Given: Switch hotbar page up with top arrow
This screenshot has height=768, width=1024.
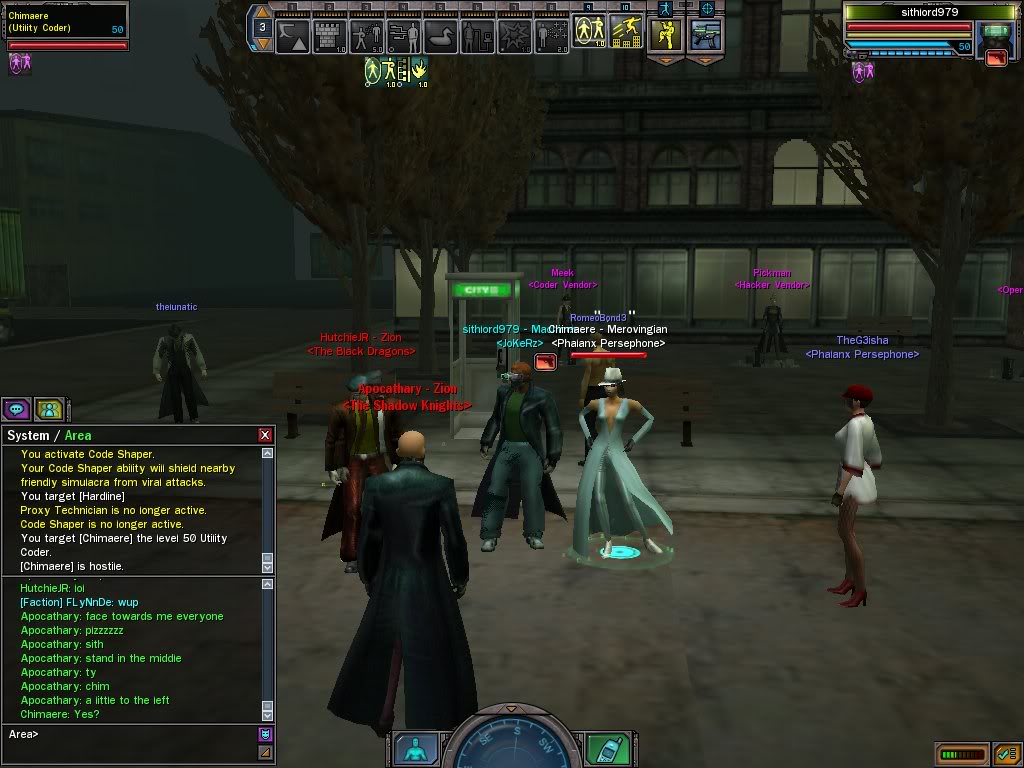Looking at the screenshot, I should click(261, 12).
